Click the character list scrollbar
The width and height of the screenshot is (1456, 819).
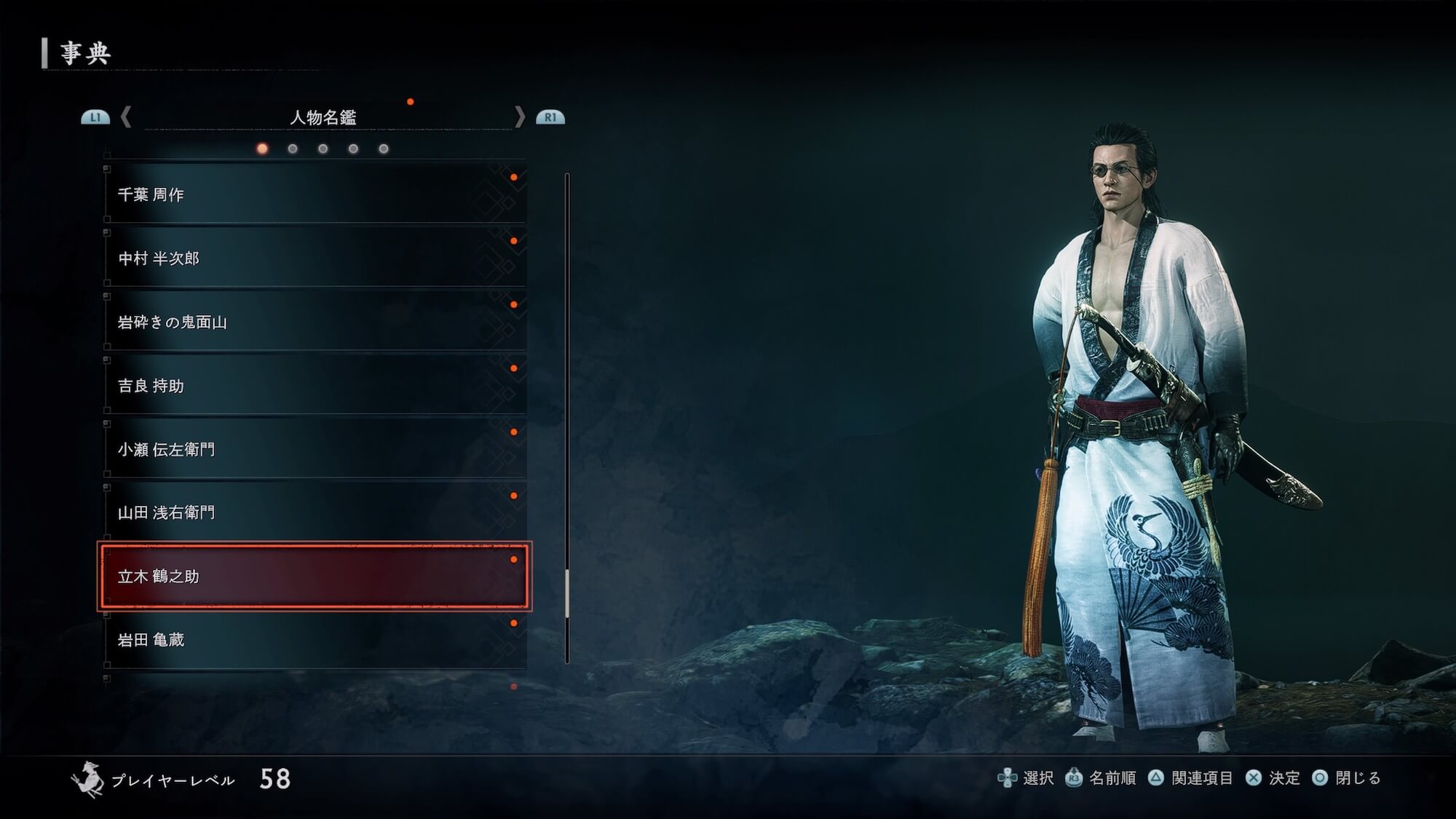[567, 419]
